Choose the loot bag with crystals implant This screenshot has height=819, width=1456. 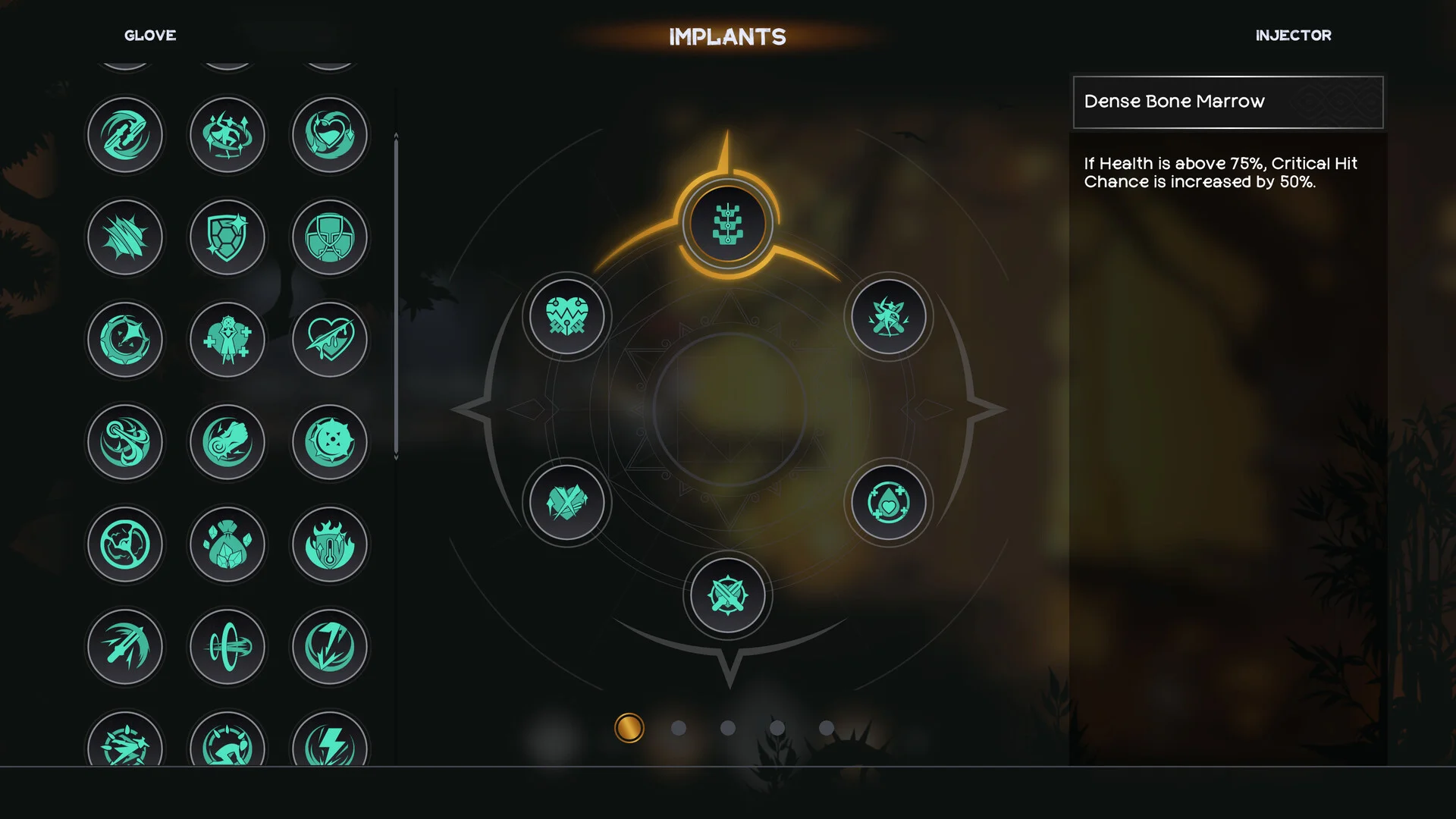pos(227,544)
